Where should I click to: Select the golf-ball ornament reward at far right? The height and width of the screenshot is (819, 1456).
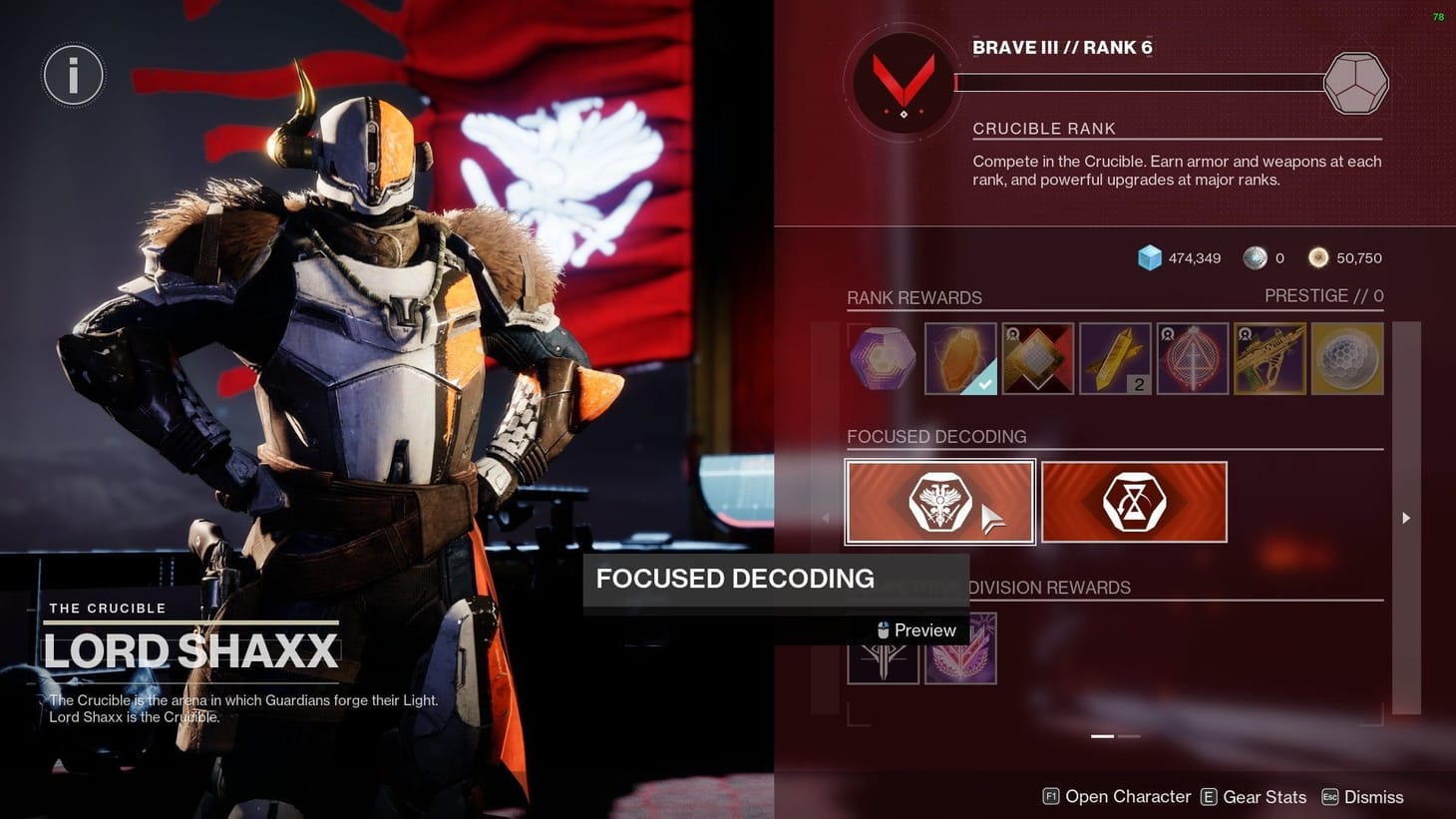1346,358
